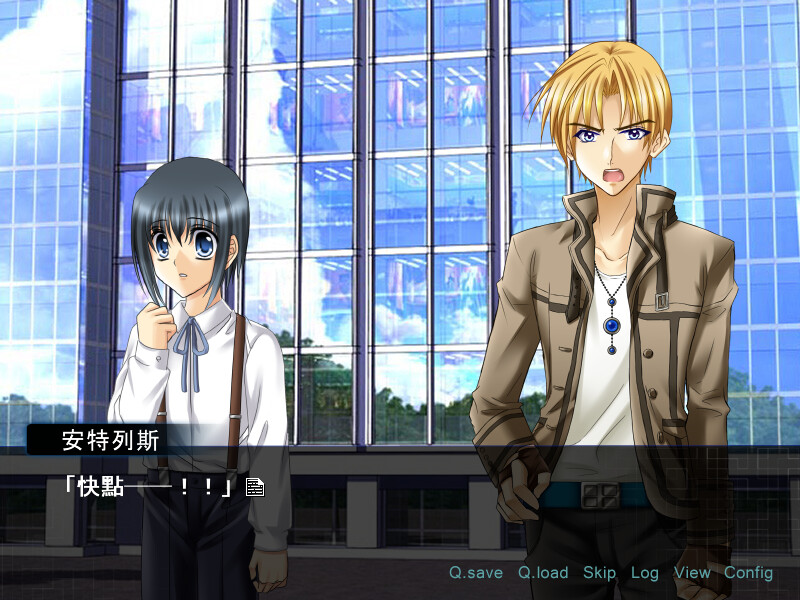Select View to hide the text box
The width and height of the screenshot is (800, 600).
(692, 573)
